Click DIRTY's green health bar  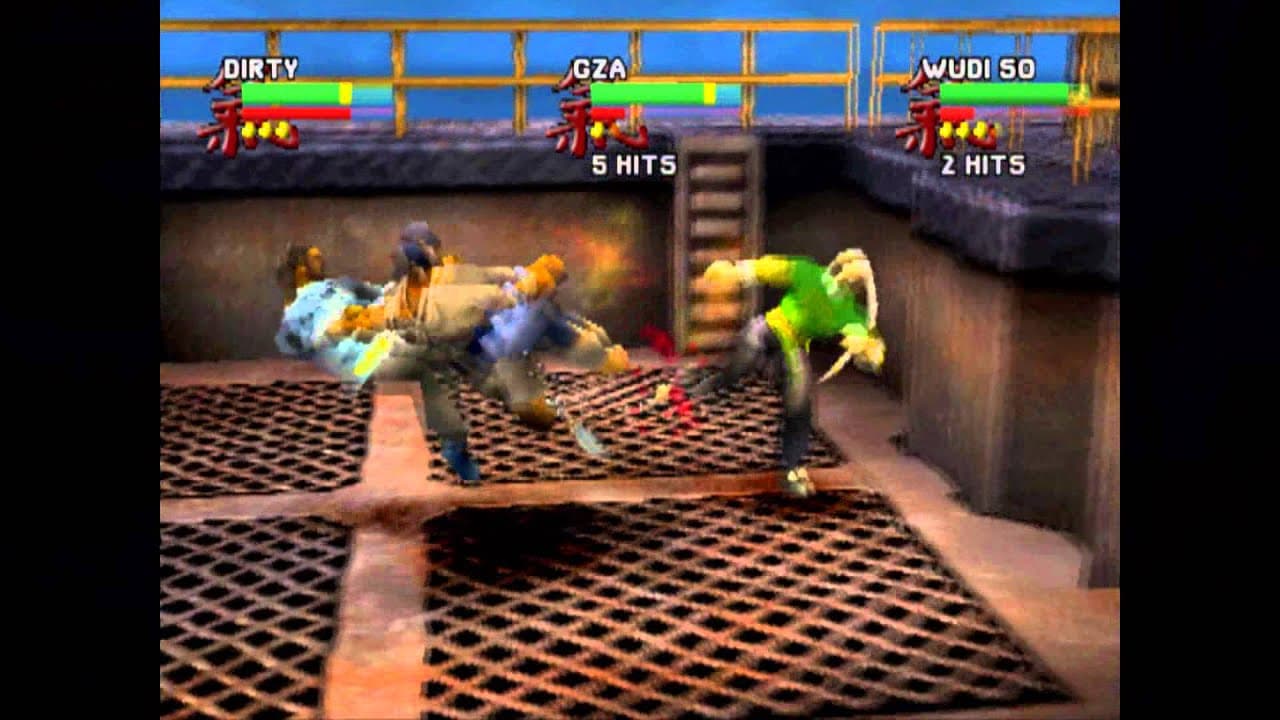pyautogui.click(x=293, y=91)
